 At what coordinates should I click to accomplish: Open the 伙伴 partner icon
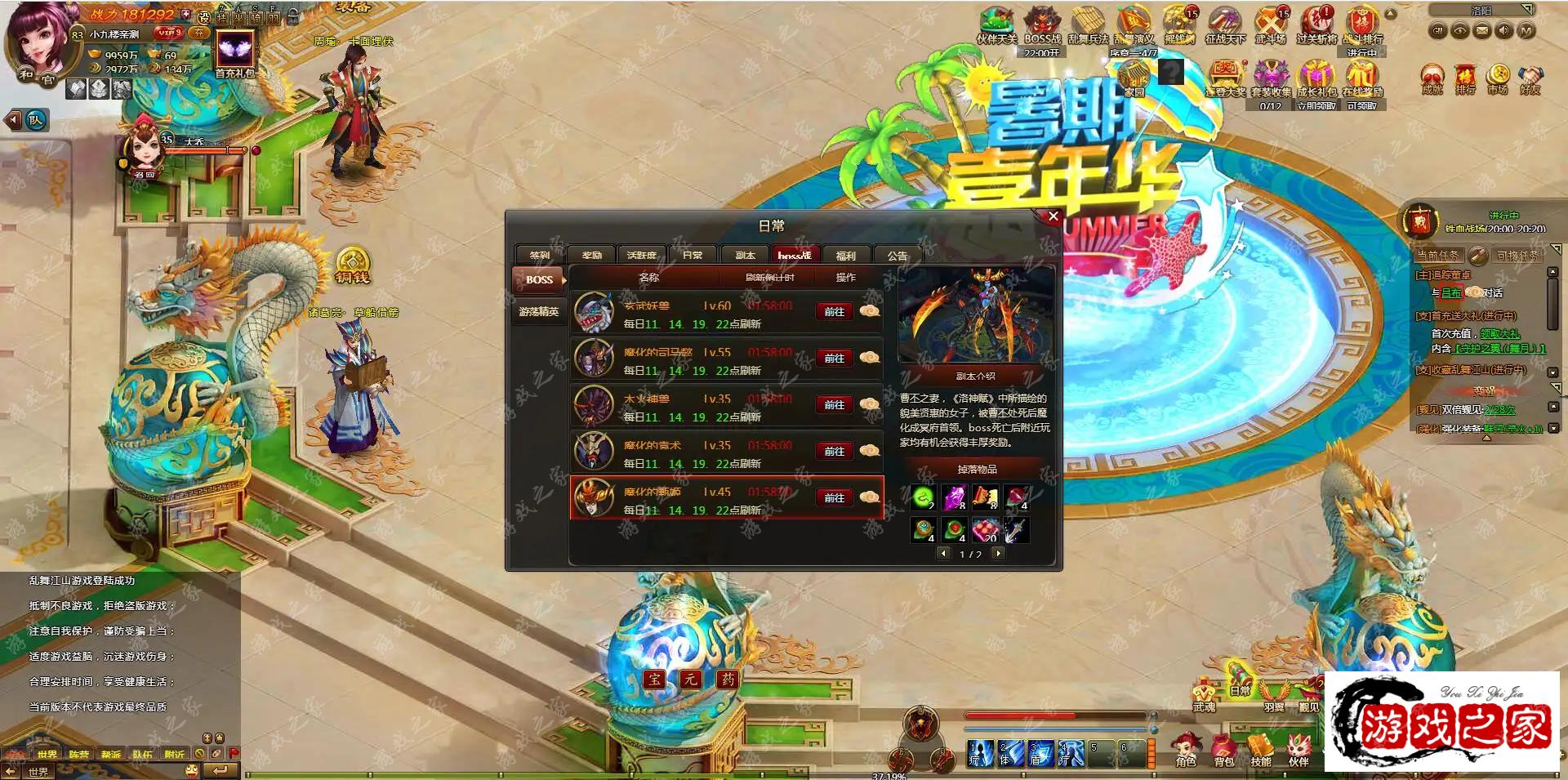point(1299,747)
